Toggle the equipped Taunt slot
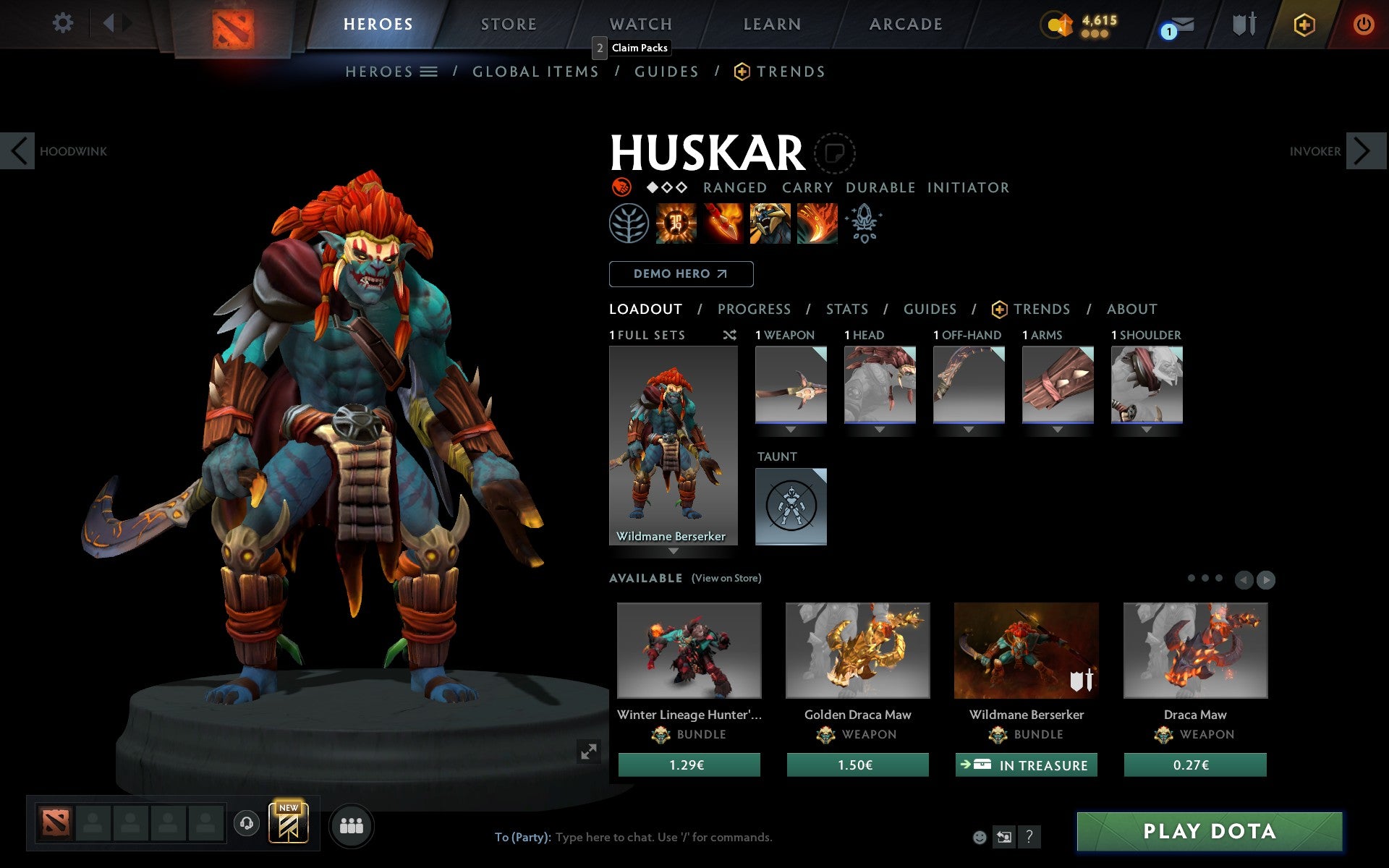 tap(790, 506)
